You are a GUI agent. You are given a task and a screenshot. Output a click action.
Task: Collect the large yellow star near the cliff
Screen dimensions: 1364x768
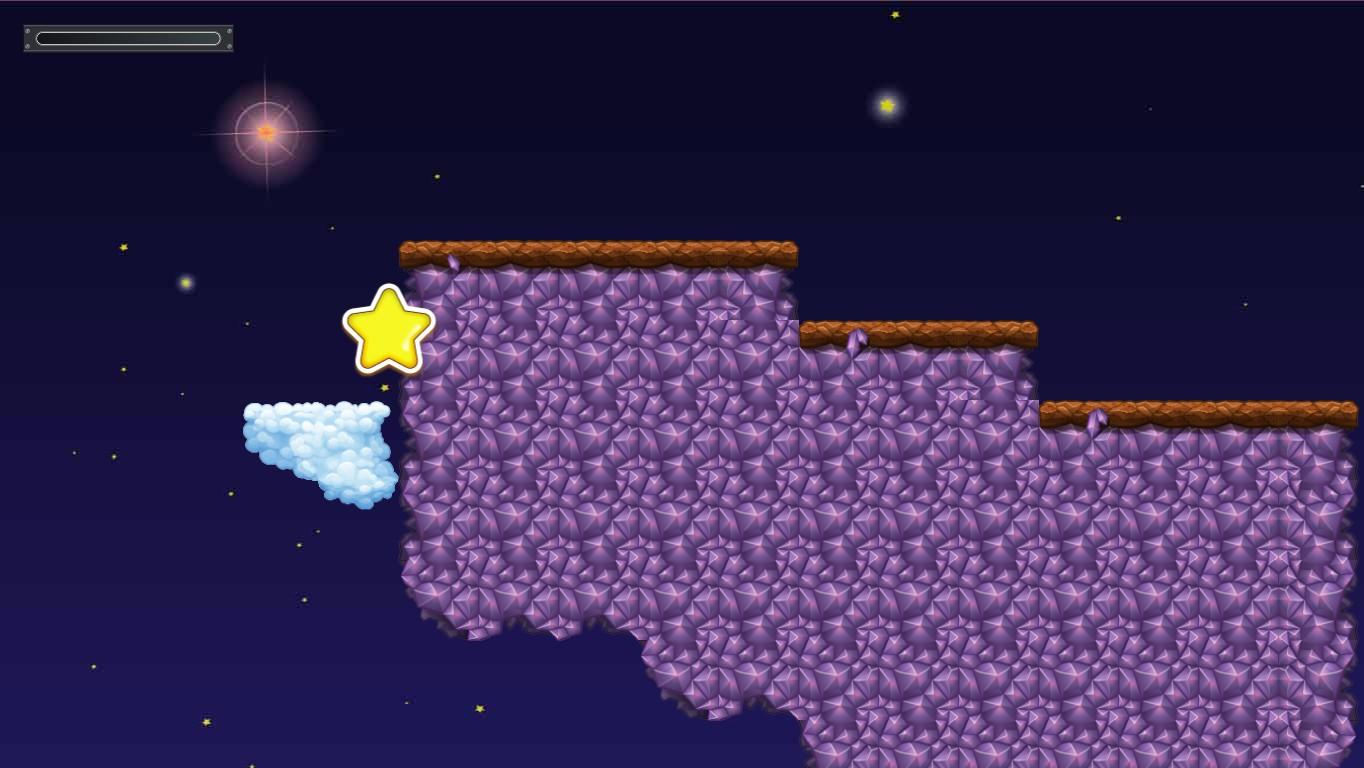[x=388, y=330]
